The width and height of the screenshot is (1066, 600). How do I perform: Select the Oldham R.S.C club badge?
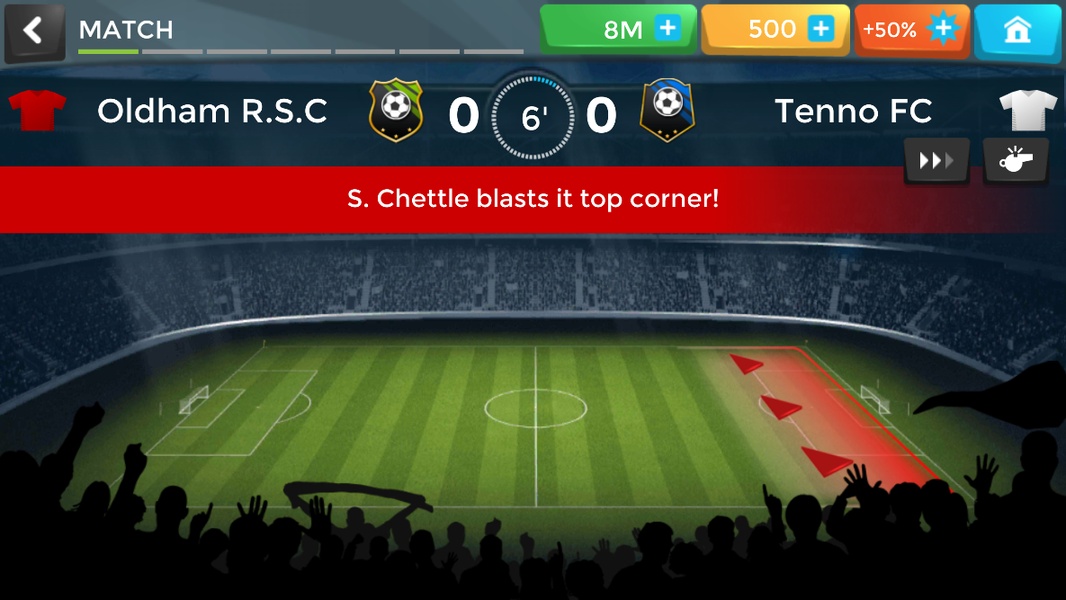tap(396, 110)
